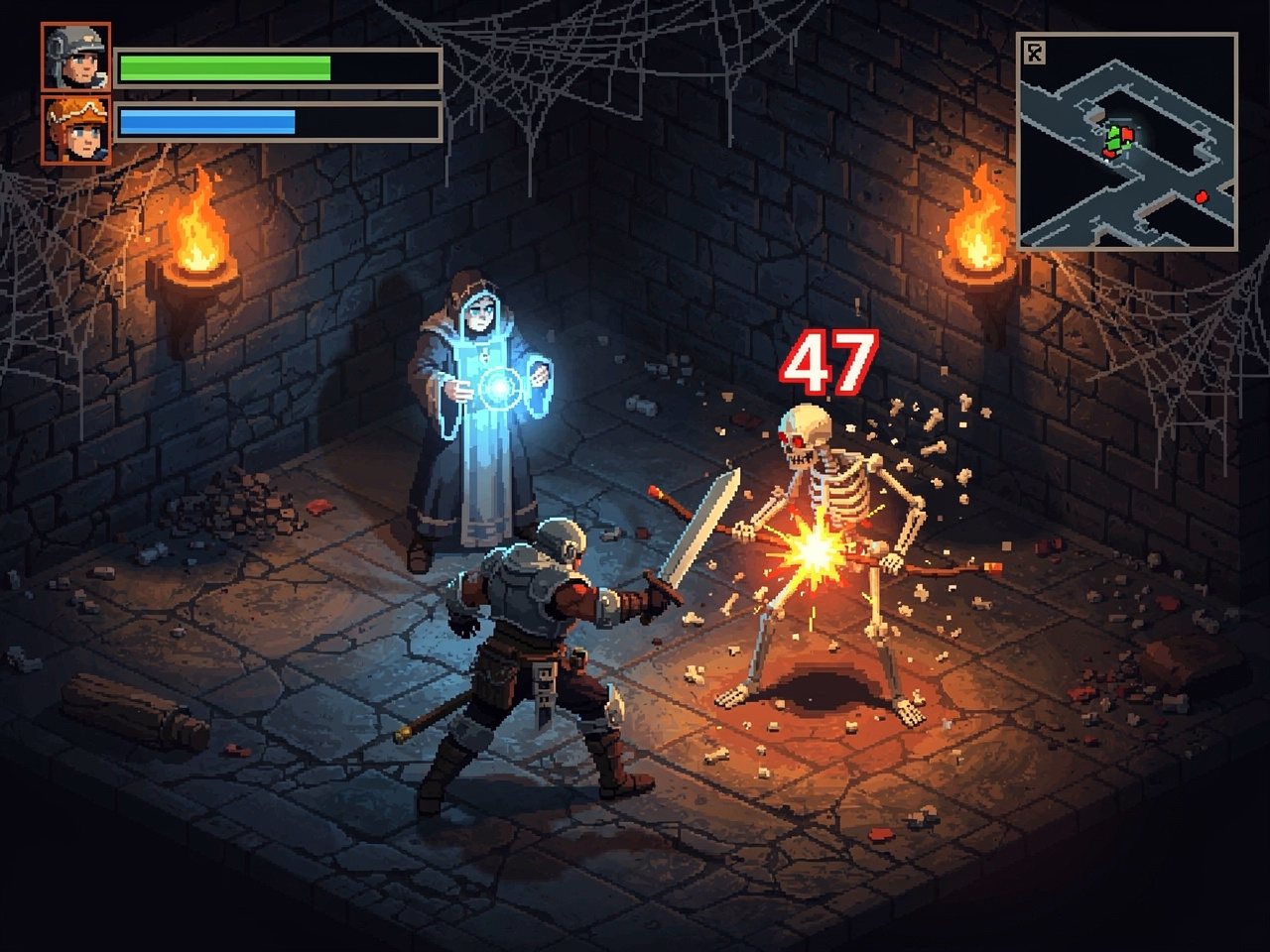
Task: Click the red enemy dot on the minimap
Action: pyautogui.click(x=1202, y=197)
